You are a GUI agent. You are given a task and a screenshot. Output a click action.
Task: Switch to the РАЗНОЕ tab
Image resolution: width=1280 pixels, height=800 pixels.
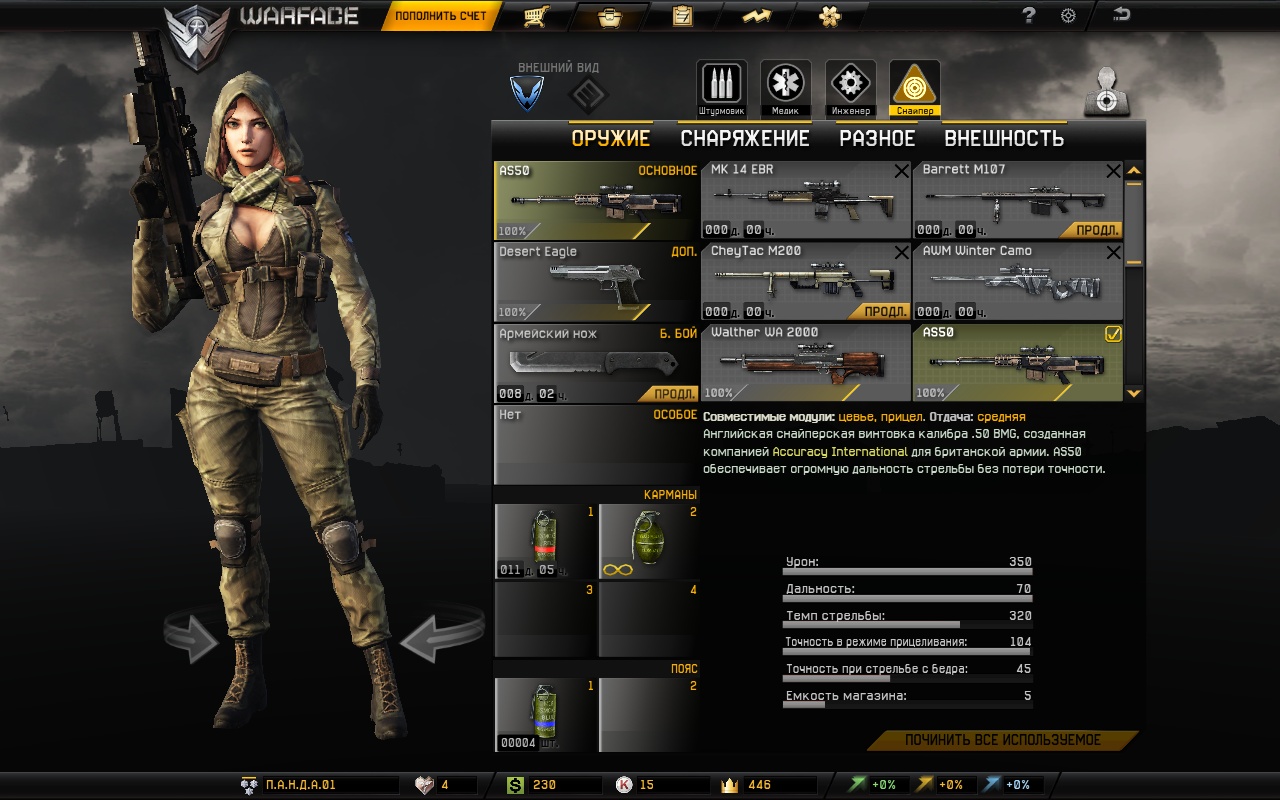(877, 139)
